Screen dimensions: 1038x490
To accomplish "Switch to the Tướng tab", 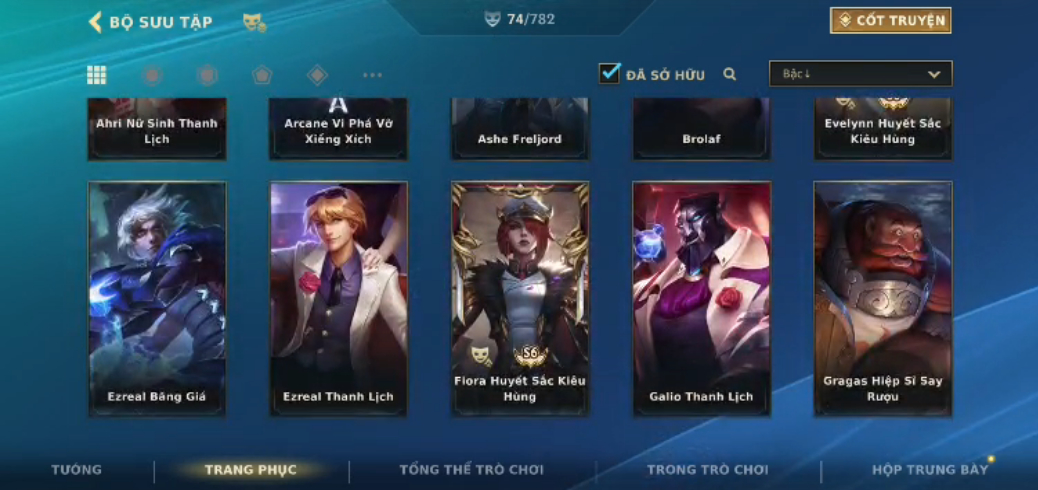I will point(77,469).
